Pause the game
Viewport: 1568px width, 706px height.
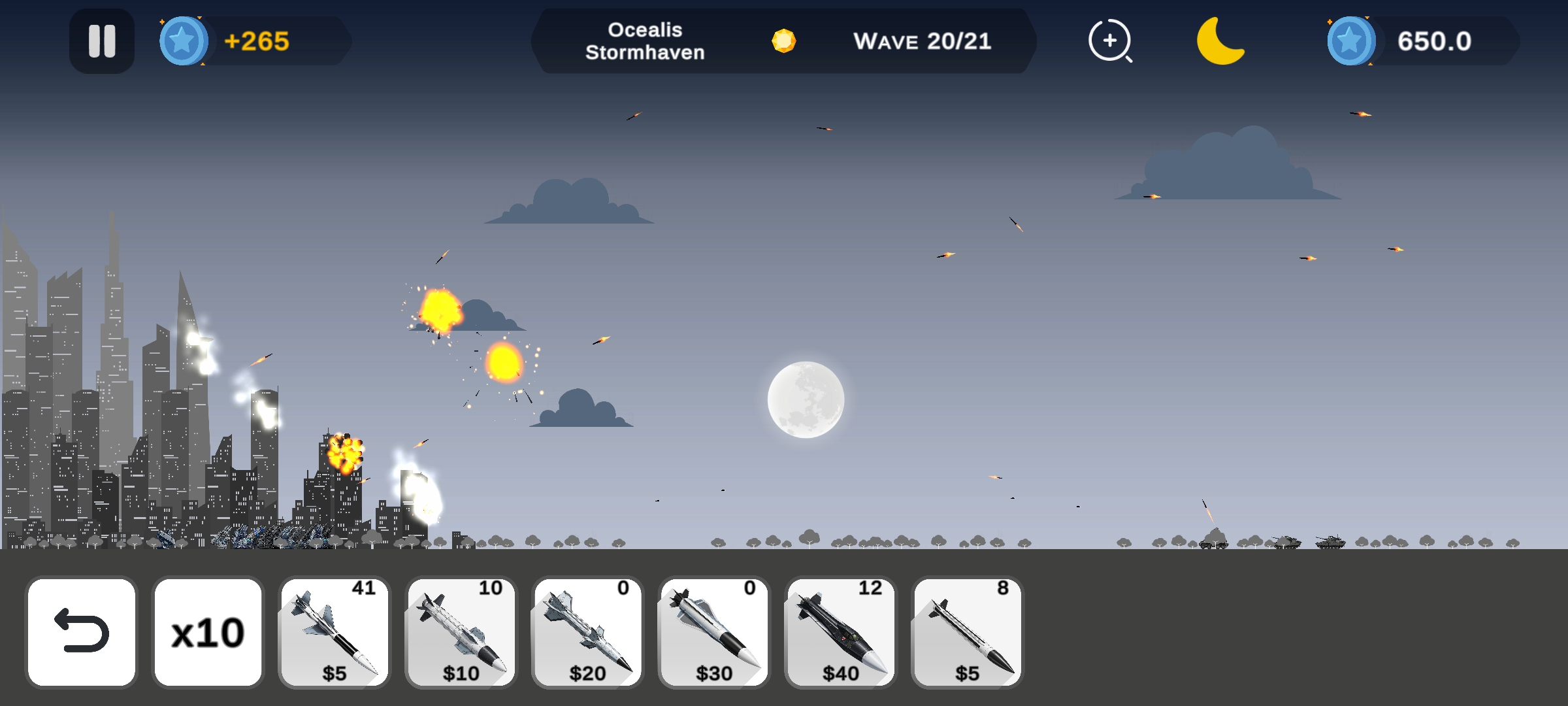point(101,41)
